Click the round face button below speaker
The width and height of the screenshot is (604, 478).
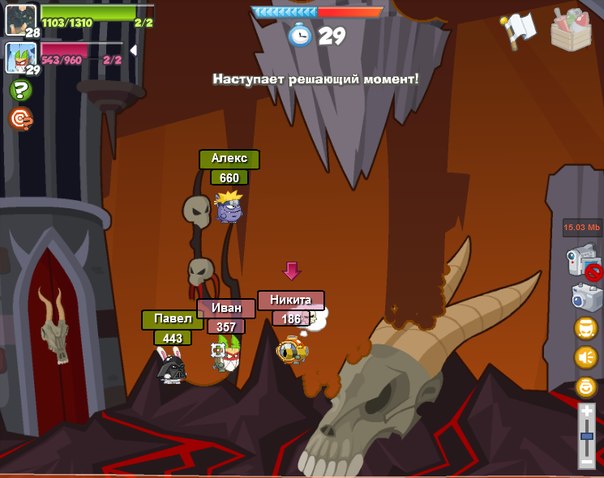[x=585, y=386]
